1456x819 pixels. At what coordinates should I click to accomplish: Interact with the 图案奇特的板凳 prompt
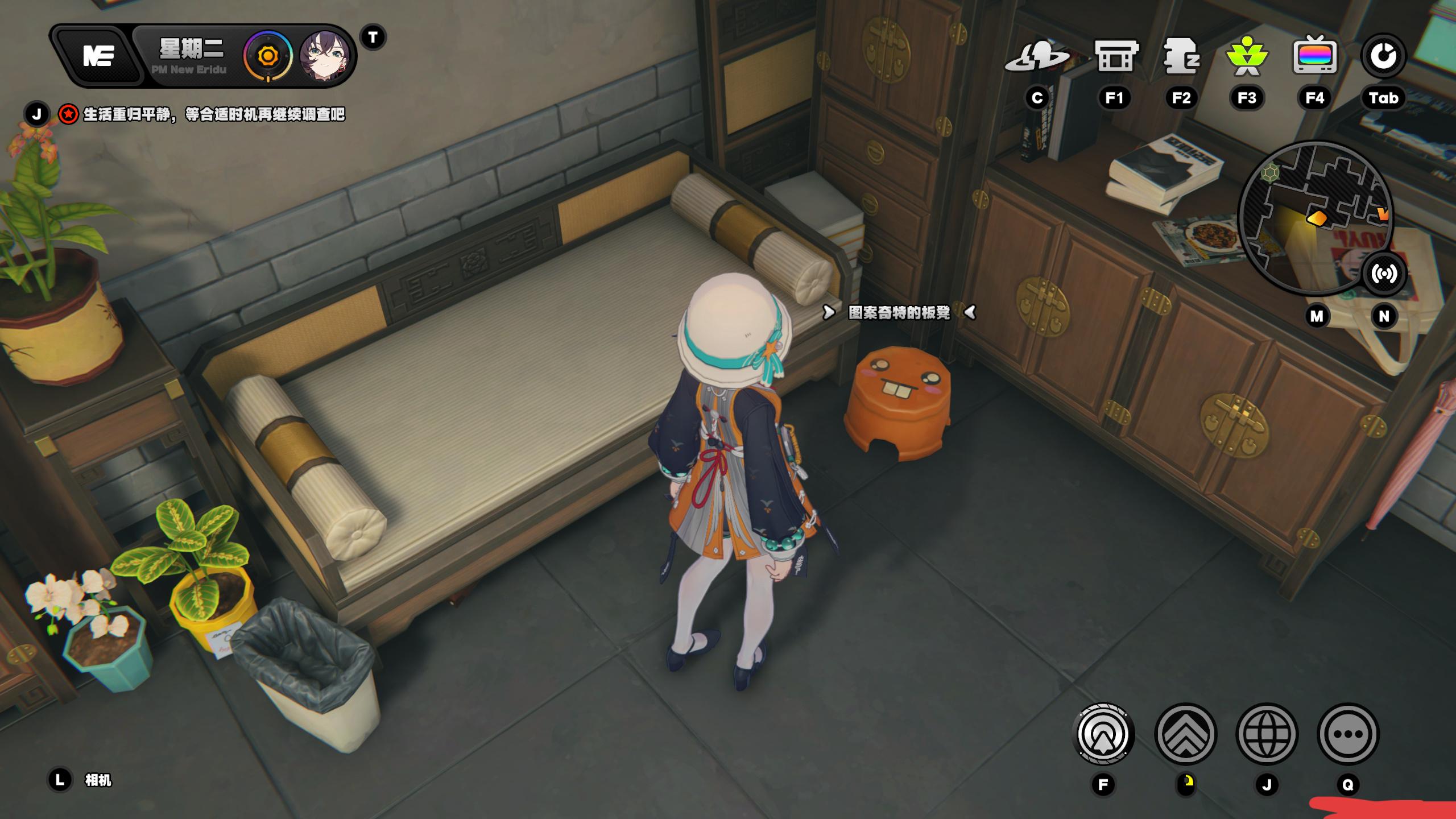pos(899,313)
